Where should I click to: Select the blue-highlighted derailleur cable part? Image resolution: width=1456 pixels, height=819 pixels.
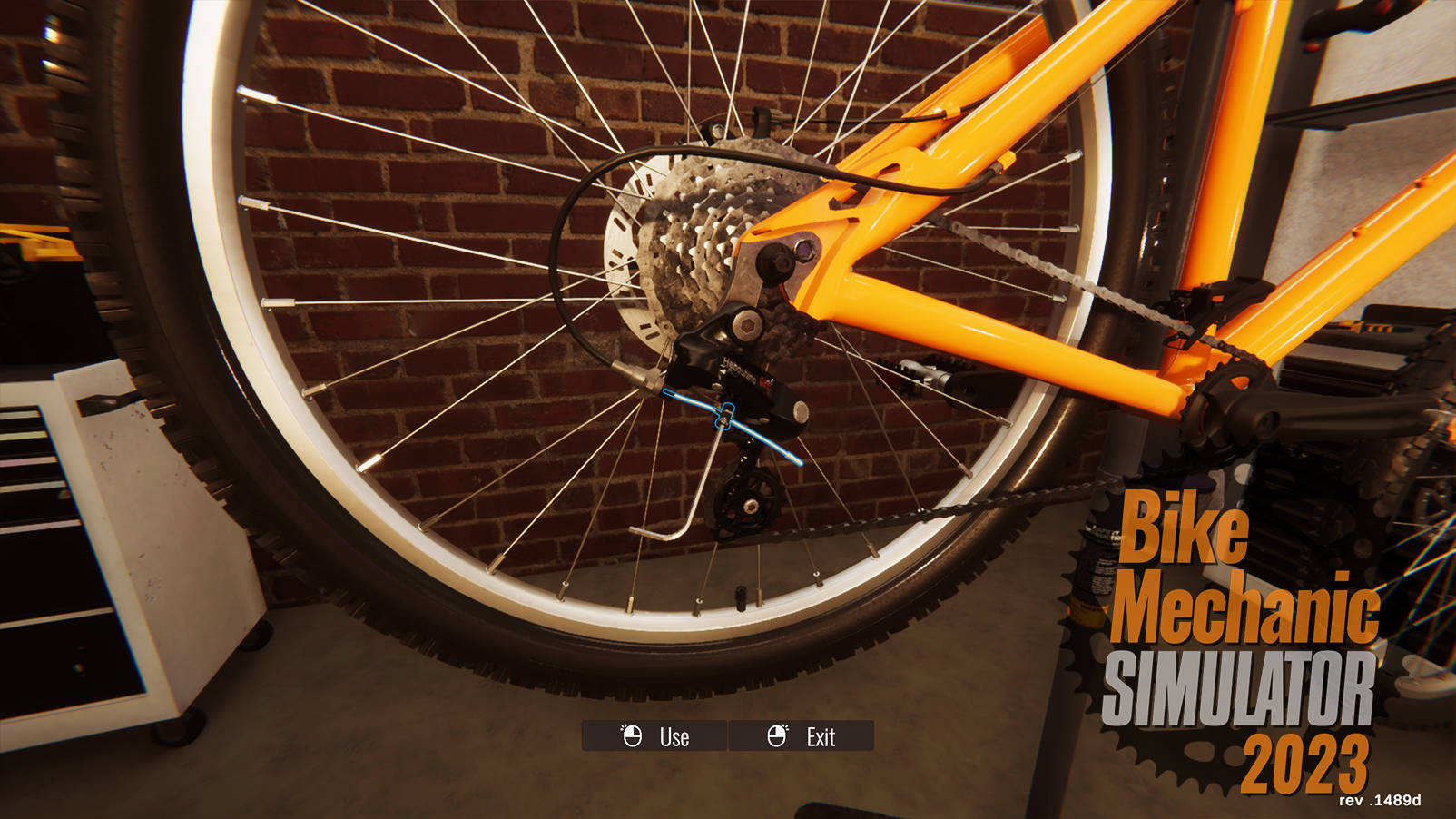click(726, 419)
